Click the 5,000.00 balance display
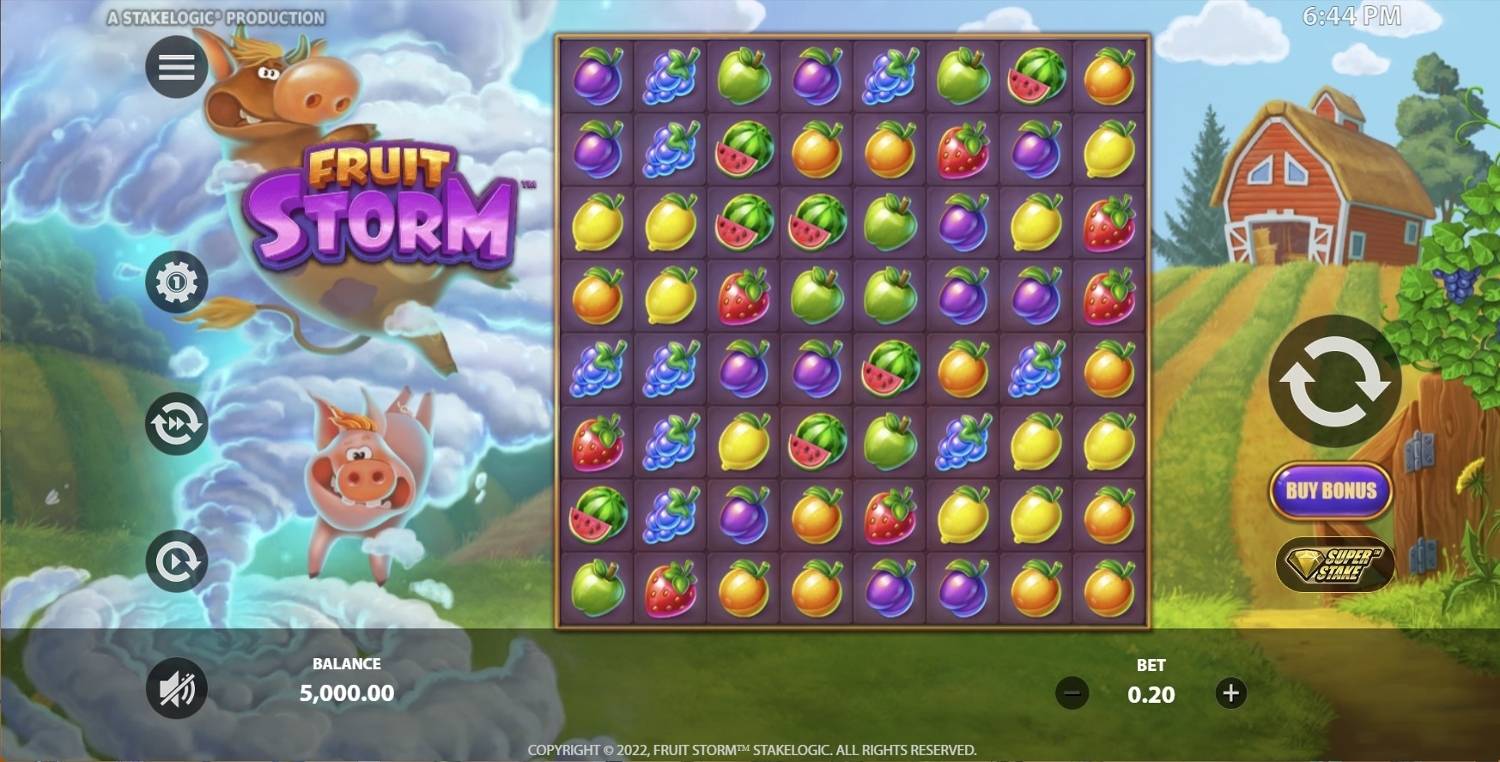Viewport: 1500px width, 762px height. click(x=347, y=692)
